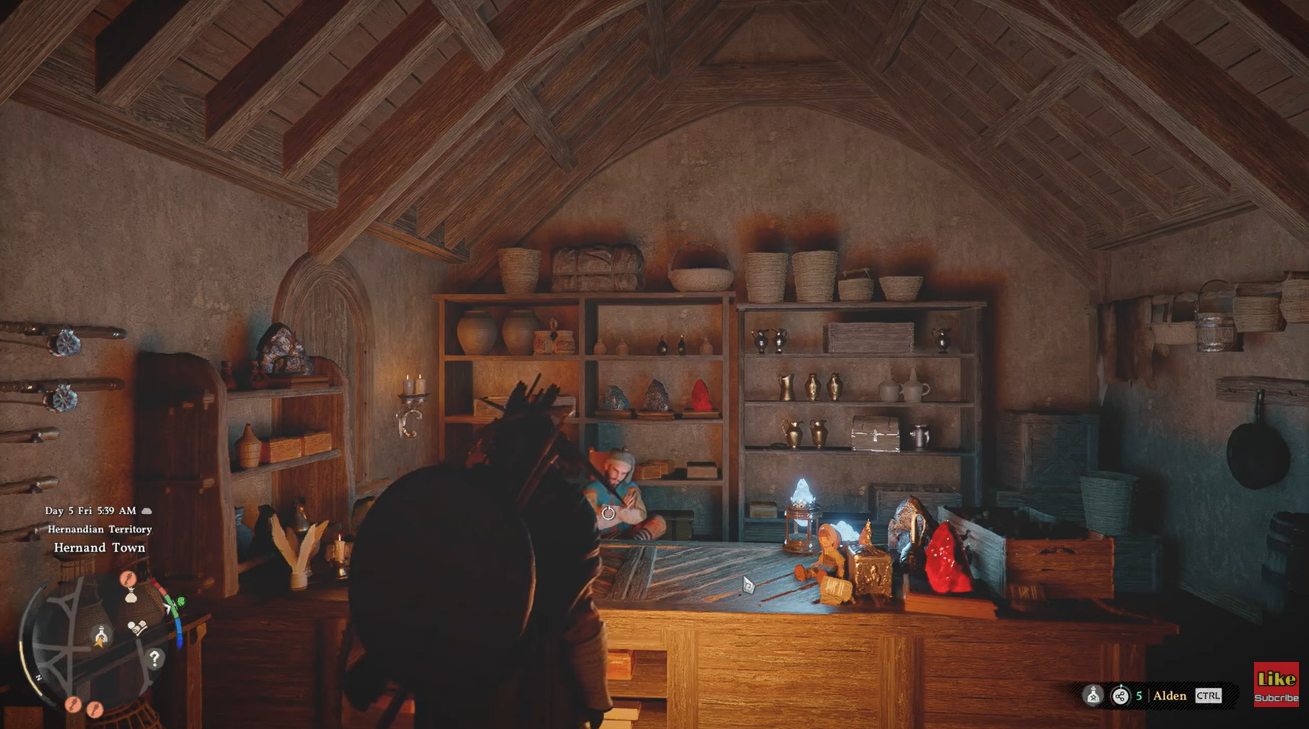This screenshot has width=1309, height=729.
Task: Select the potion shop marker on minimap
Action: (101, 636)
